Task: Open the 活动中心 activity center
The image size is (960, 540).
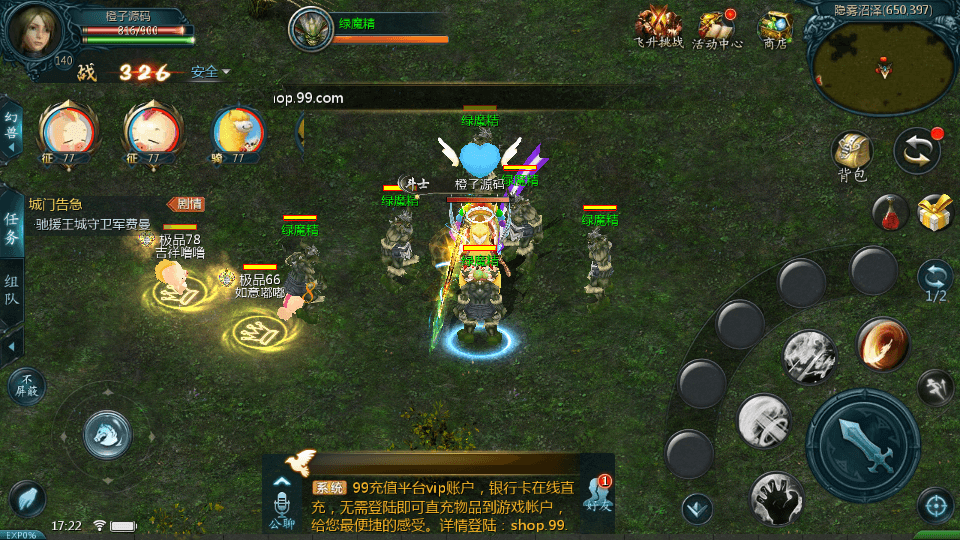Action: click(x=716, y=26)
